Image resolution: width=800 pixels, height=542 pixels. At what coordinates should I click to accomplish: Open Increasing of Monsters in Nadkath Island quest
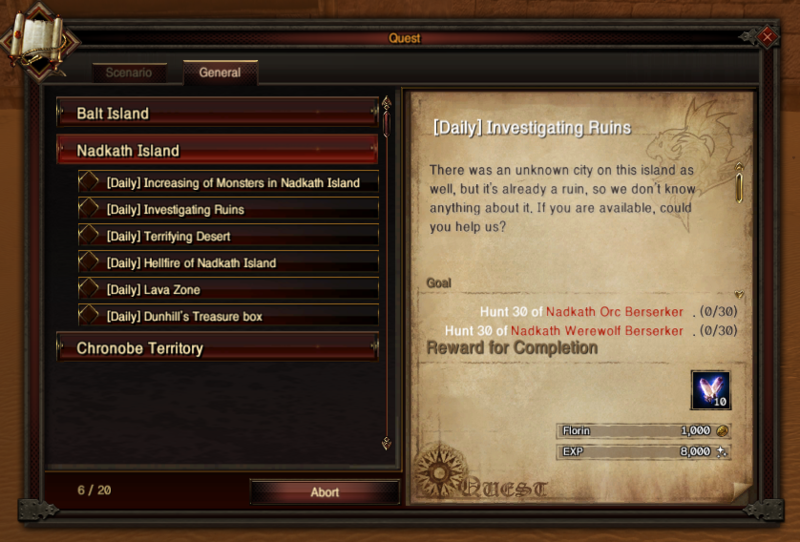232,183
